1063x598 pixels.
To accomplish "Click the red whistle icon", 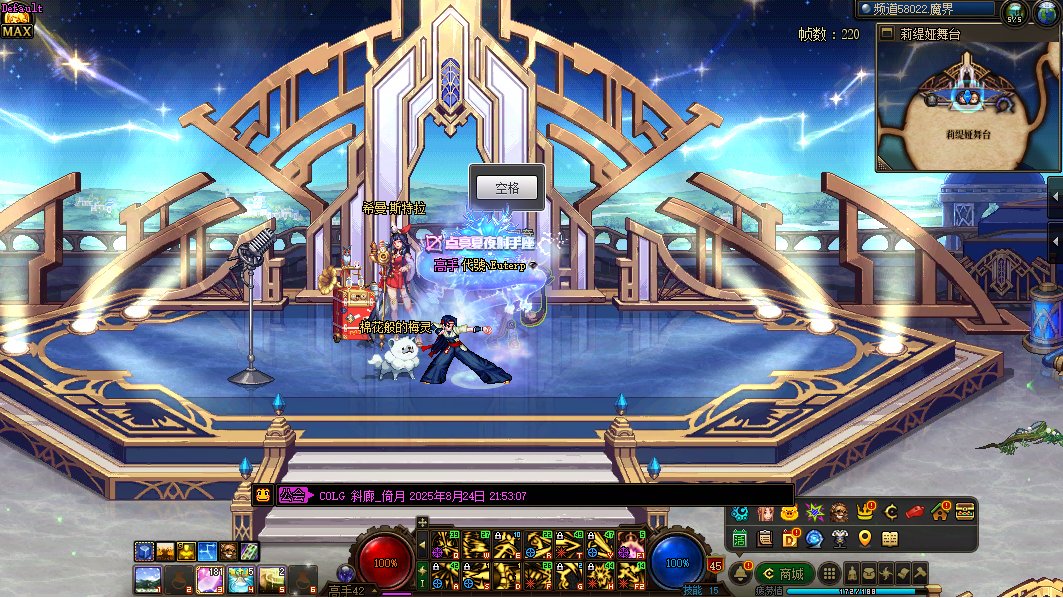I will point(915,512).
